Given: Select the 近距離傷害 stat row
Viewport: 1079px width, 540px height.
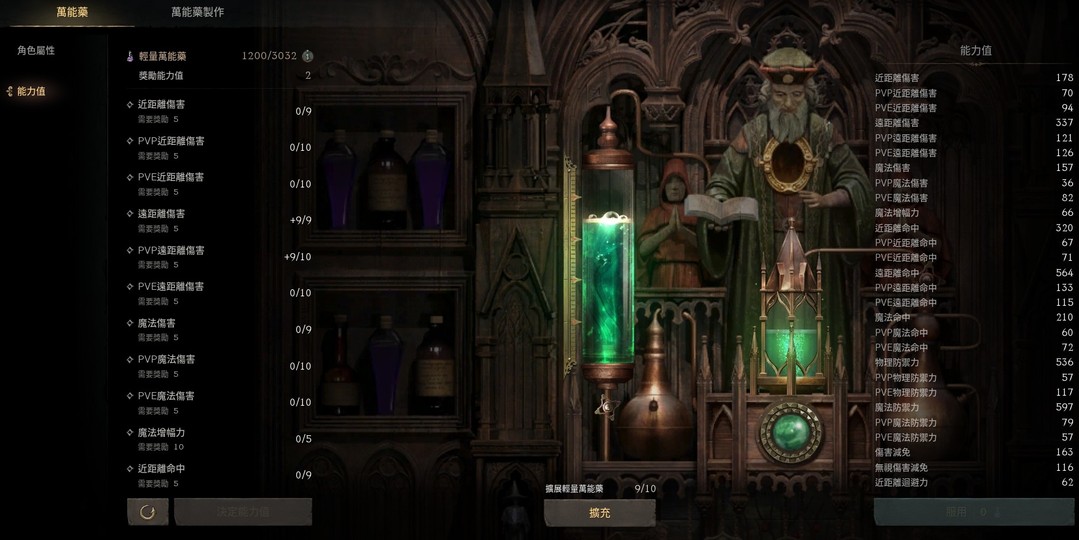Looking at the screenshot, I should click(x=219, y=111).
